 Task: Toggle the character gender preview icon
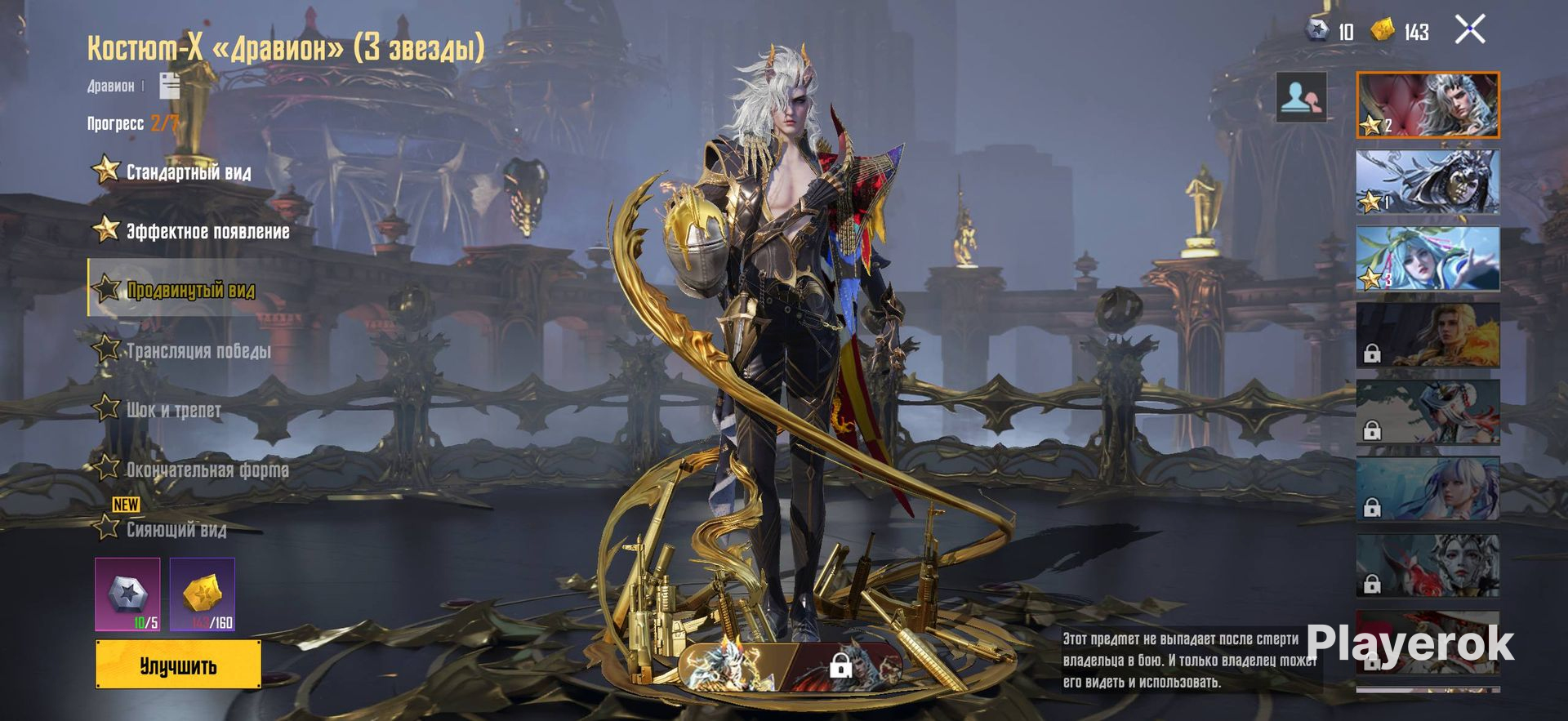[1301, 97]
